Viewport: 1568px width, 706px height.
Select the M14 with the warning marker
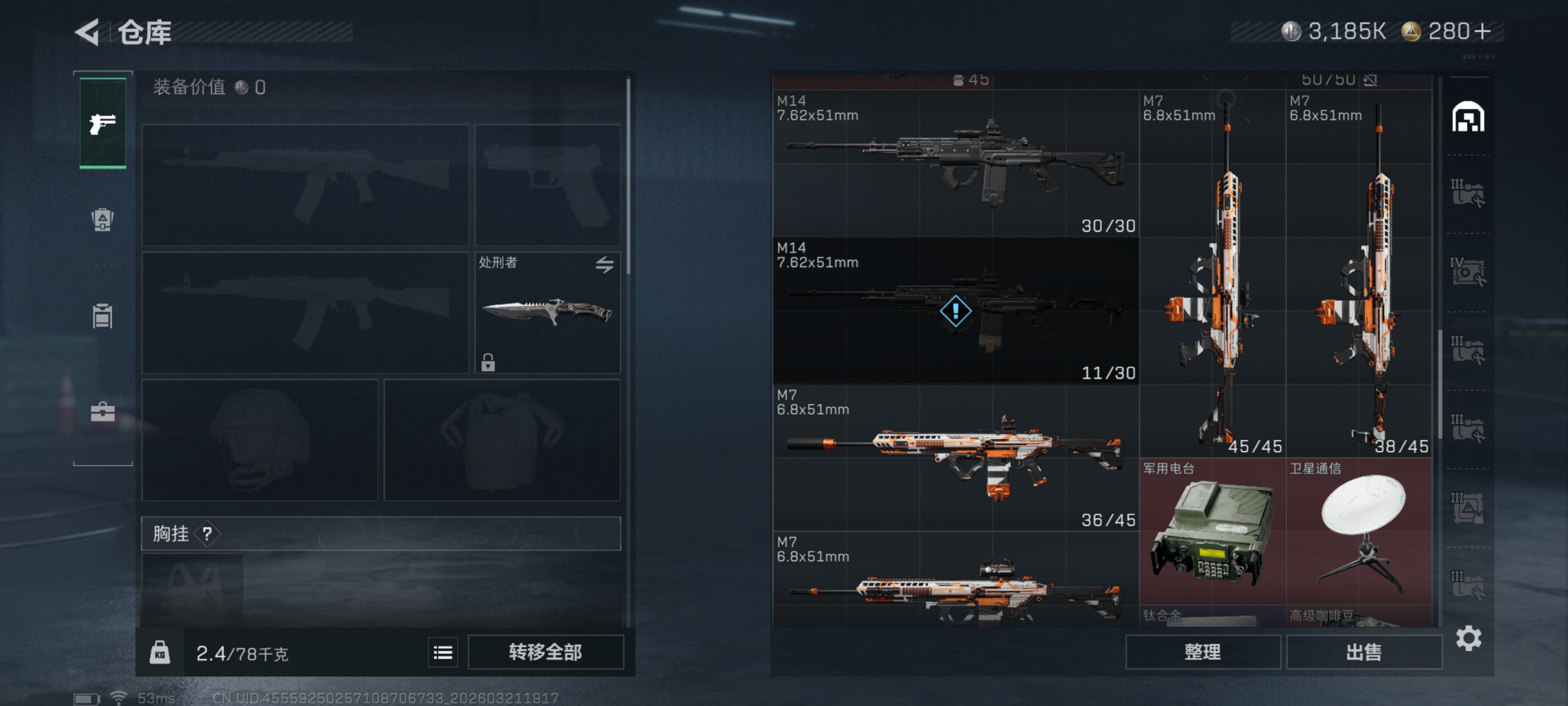(955, 310)
